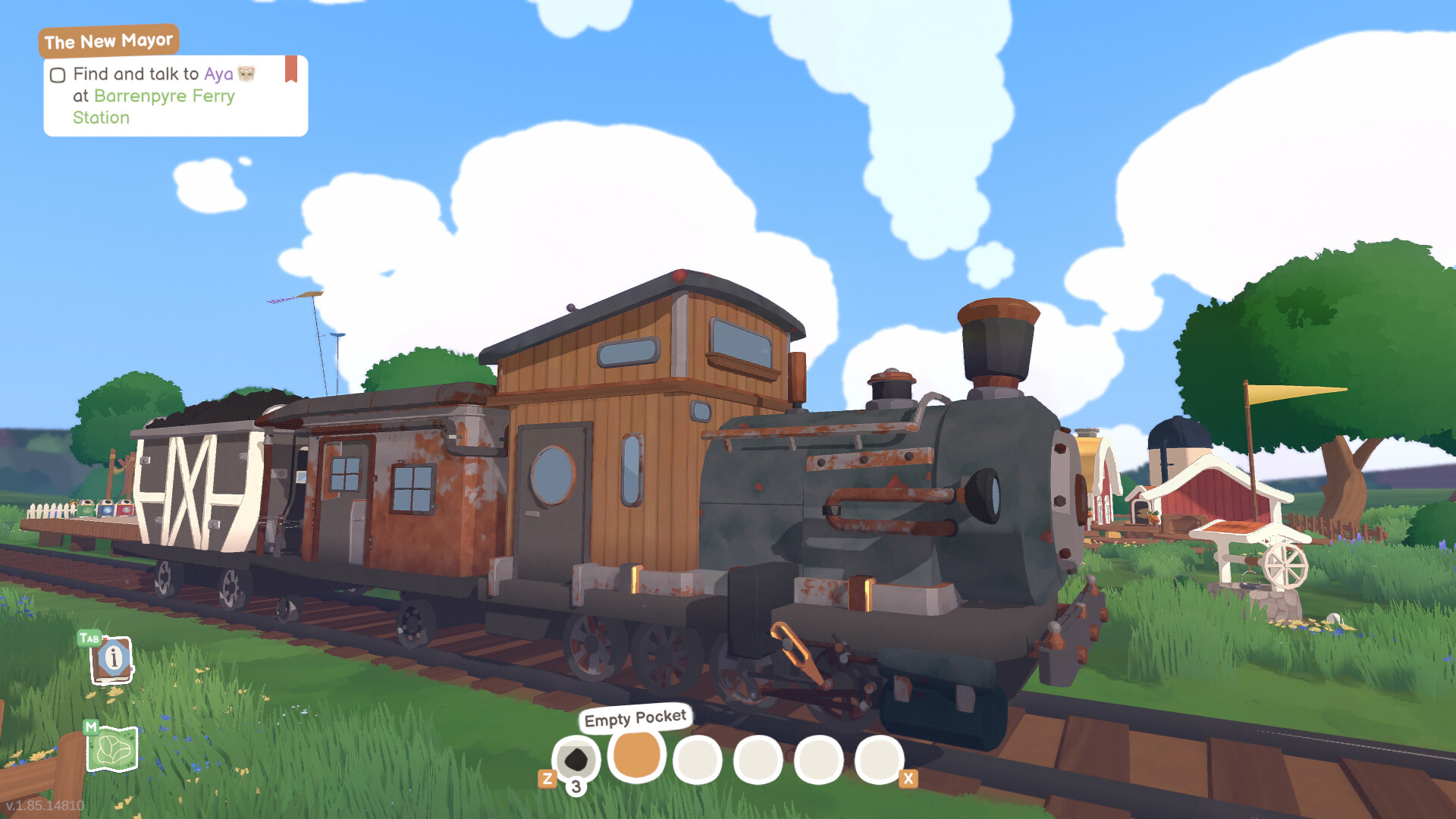Click the 'Aya' name link in the quest

218,74
